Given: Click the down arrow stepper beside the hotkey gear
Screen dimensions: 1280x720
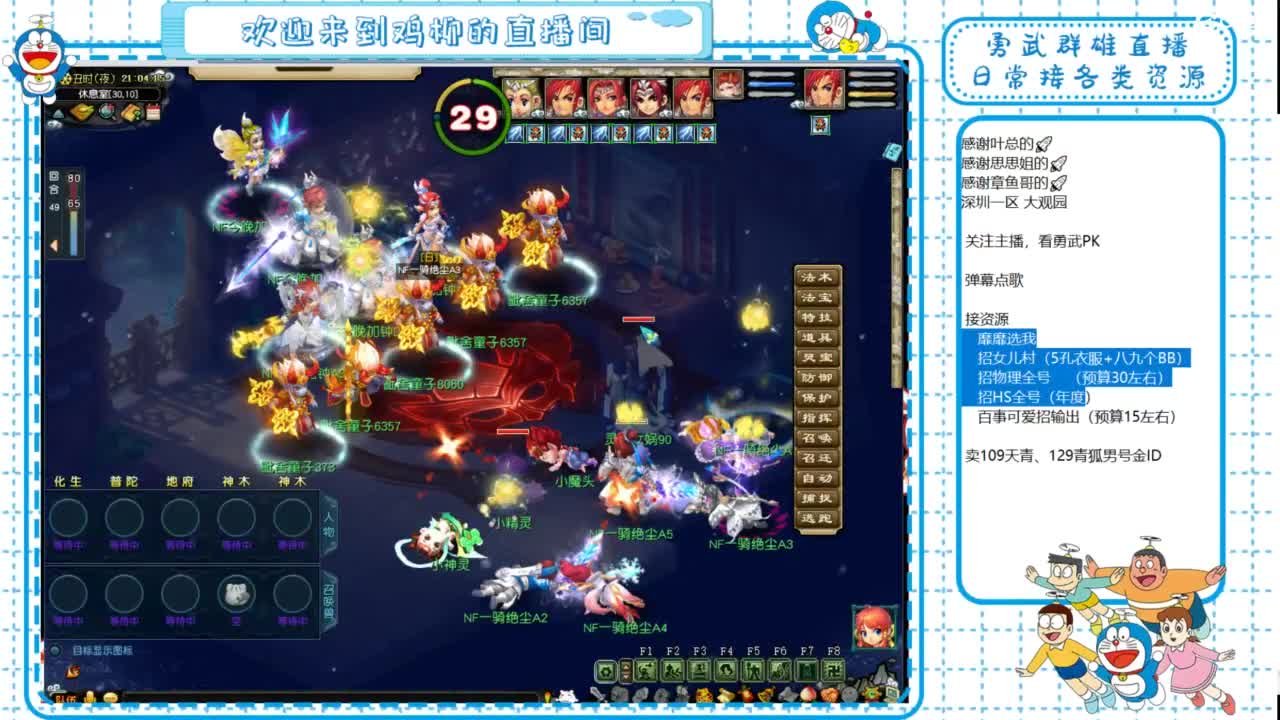Looking at the screenshot, I should click(624, 675).
